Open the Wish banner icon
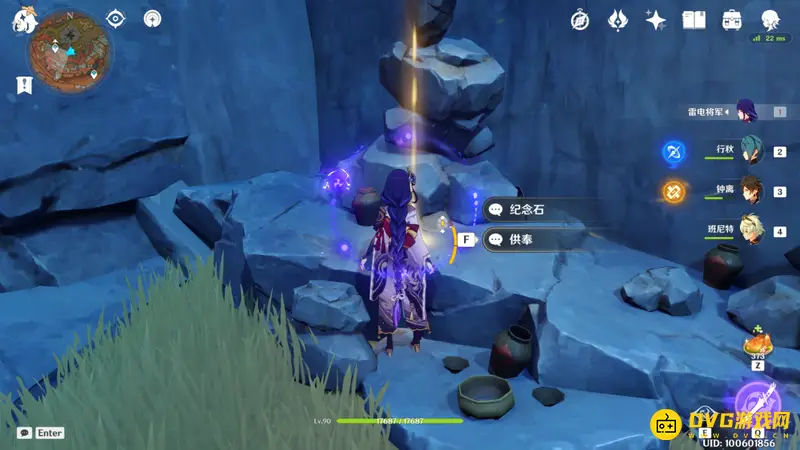Screen dimensions: 800x450 click(x=618, y=19)
